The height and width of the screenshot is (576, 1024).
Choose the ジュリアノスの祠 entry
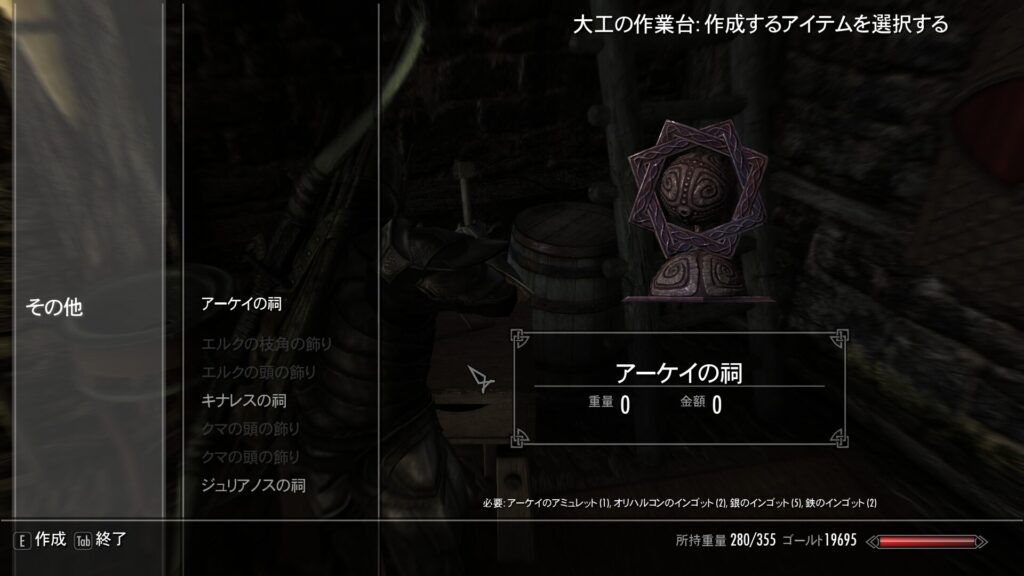pyautogui.click(x=253, y=485)
